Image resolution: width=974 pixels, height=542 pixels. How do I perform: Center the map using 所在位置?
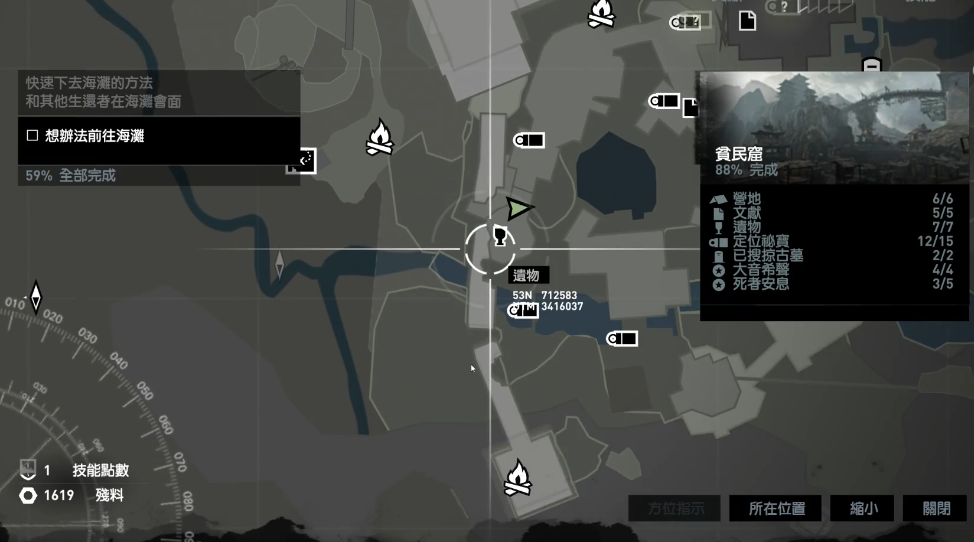click(777, 508)
